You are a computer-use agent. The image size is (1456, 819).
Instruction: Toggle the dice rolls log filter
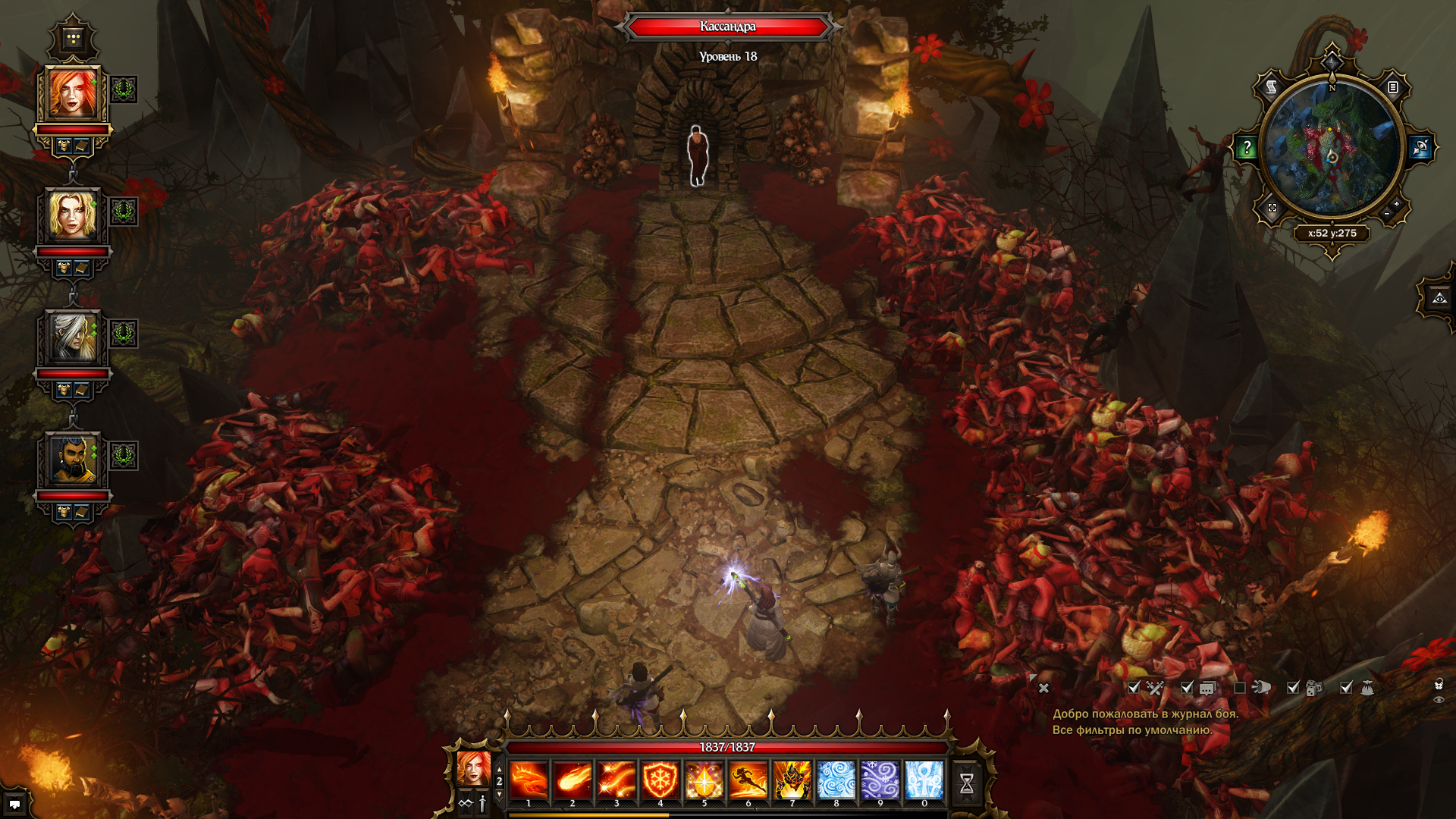click(1294, 688)
